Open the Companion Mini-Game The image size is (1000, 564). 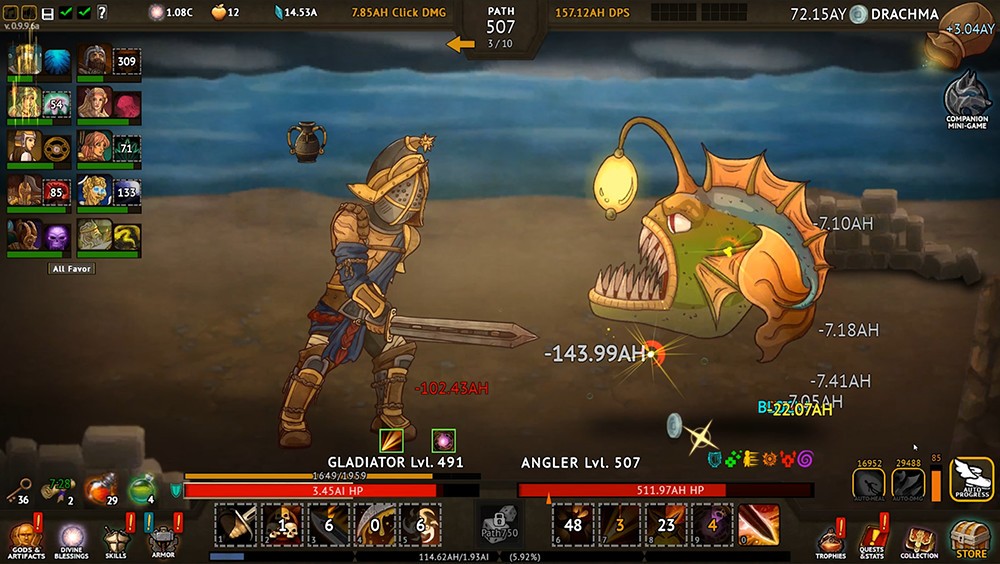(x=966, y=98)
